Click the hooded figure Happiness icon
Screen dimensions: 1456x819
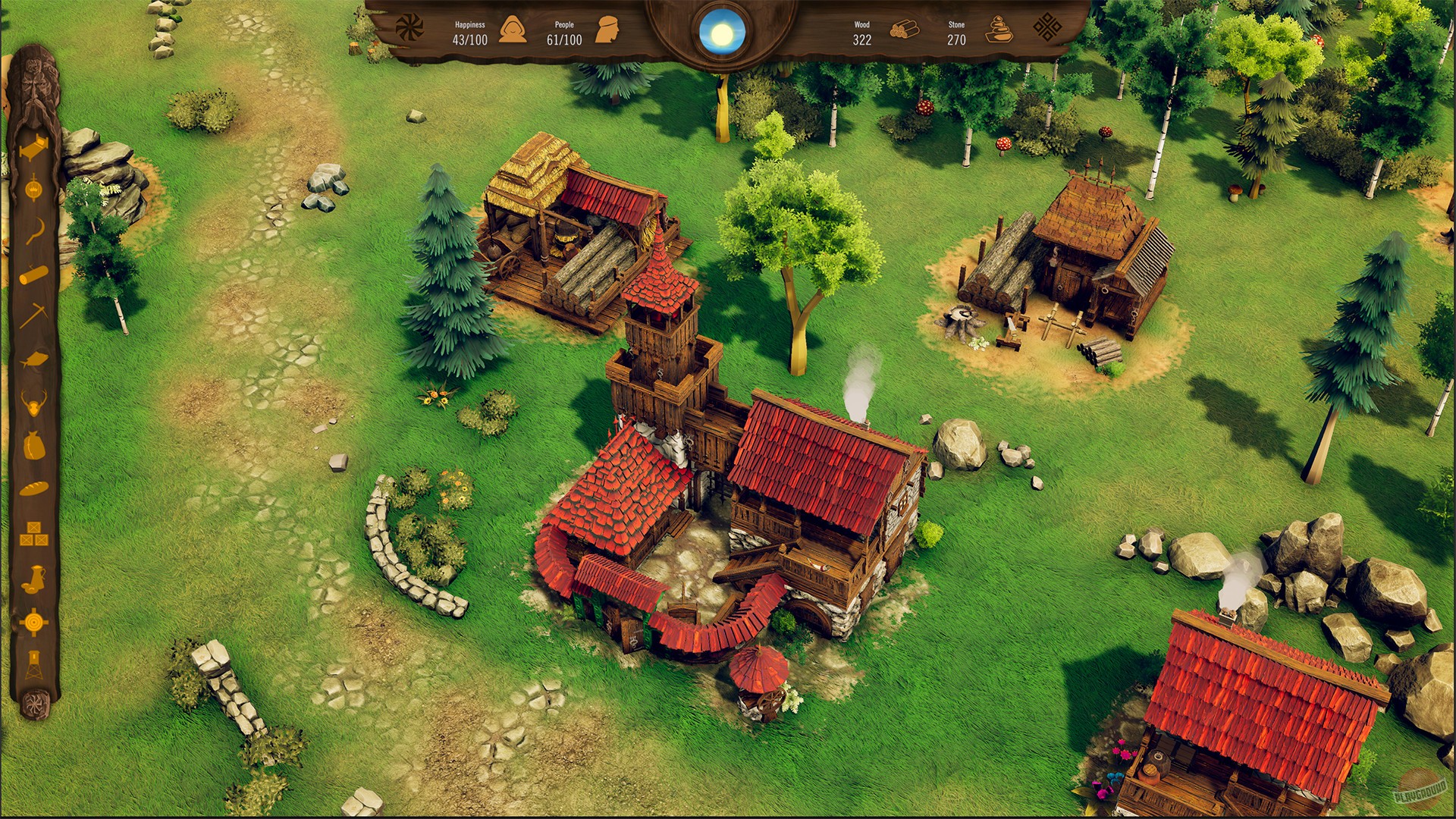click(x=514, y=29)
